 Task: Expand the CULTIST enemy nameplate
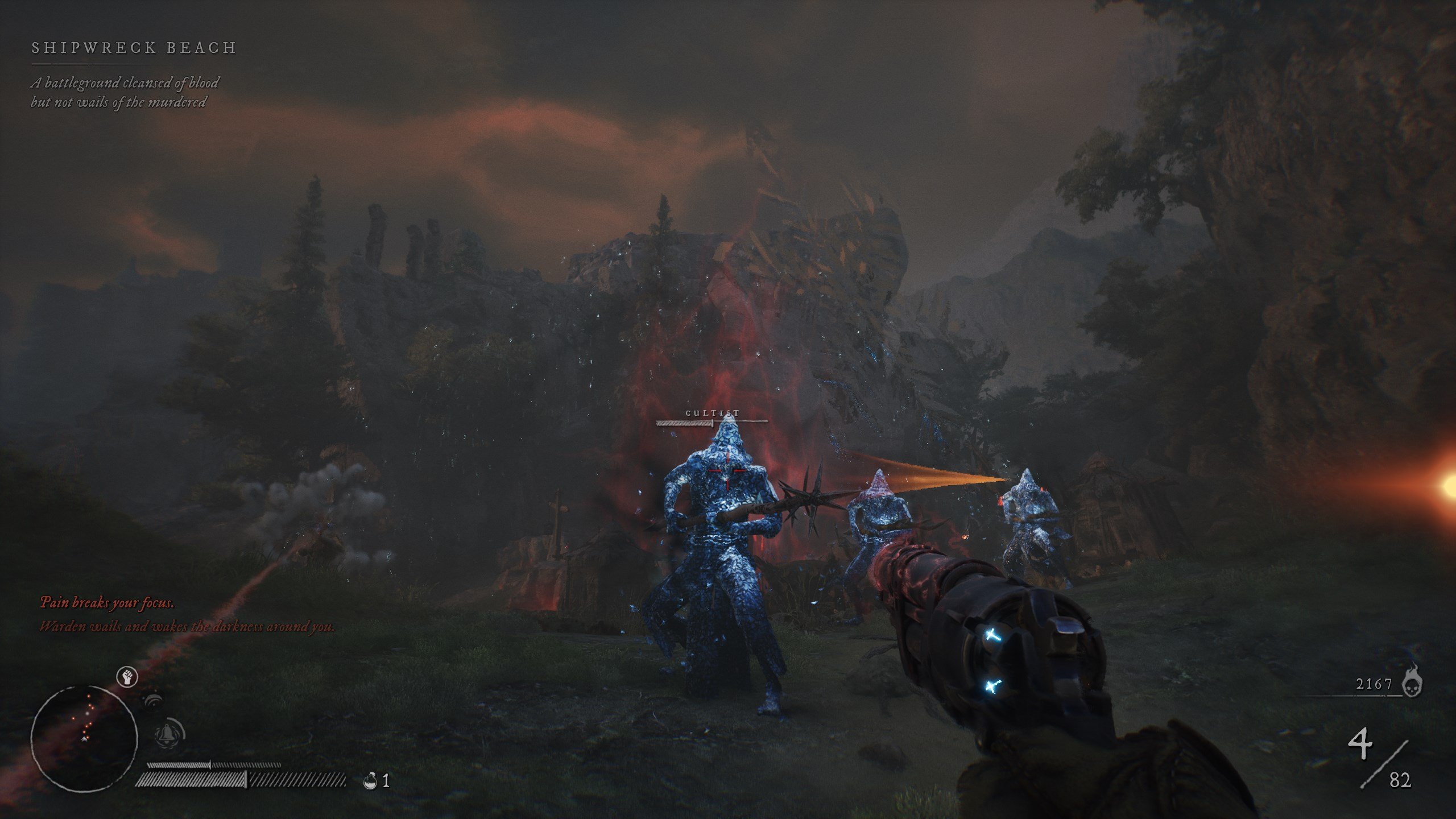click(x=711, y=413)
